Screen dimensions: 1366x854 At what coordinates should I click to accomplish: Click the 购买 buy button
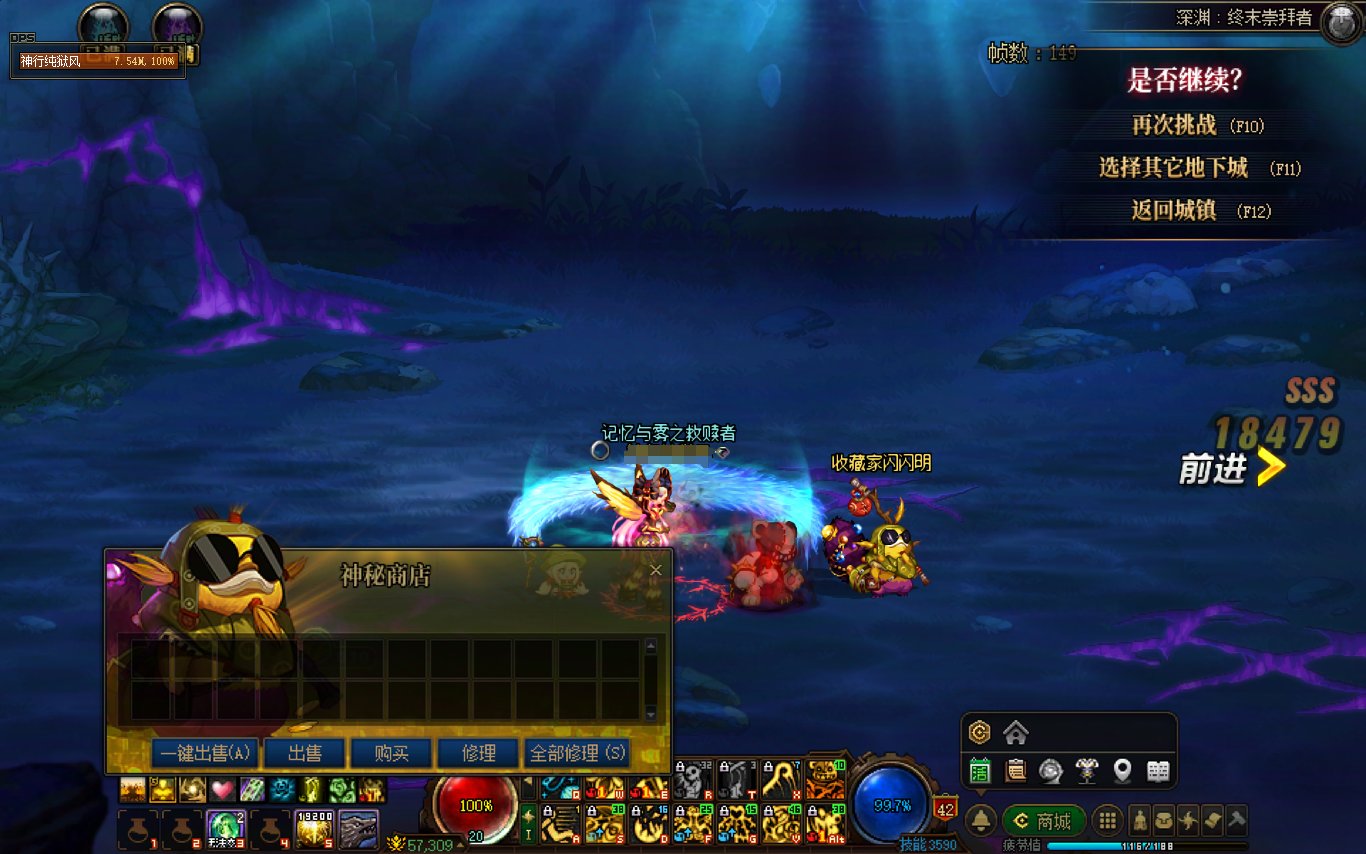391,753
